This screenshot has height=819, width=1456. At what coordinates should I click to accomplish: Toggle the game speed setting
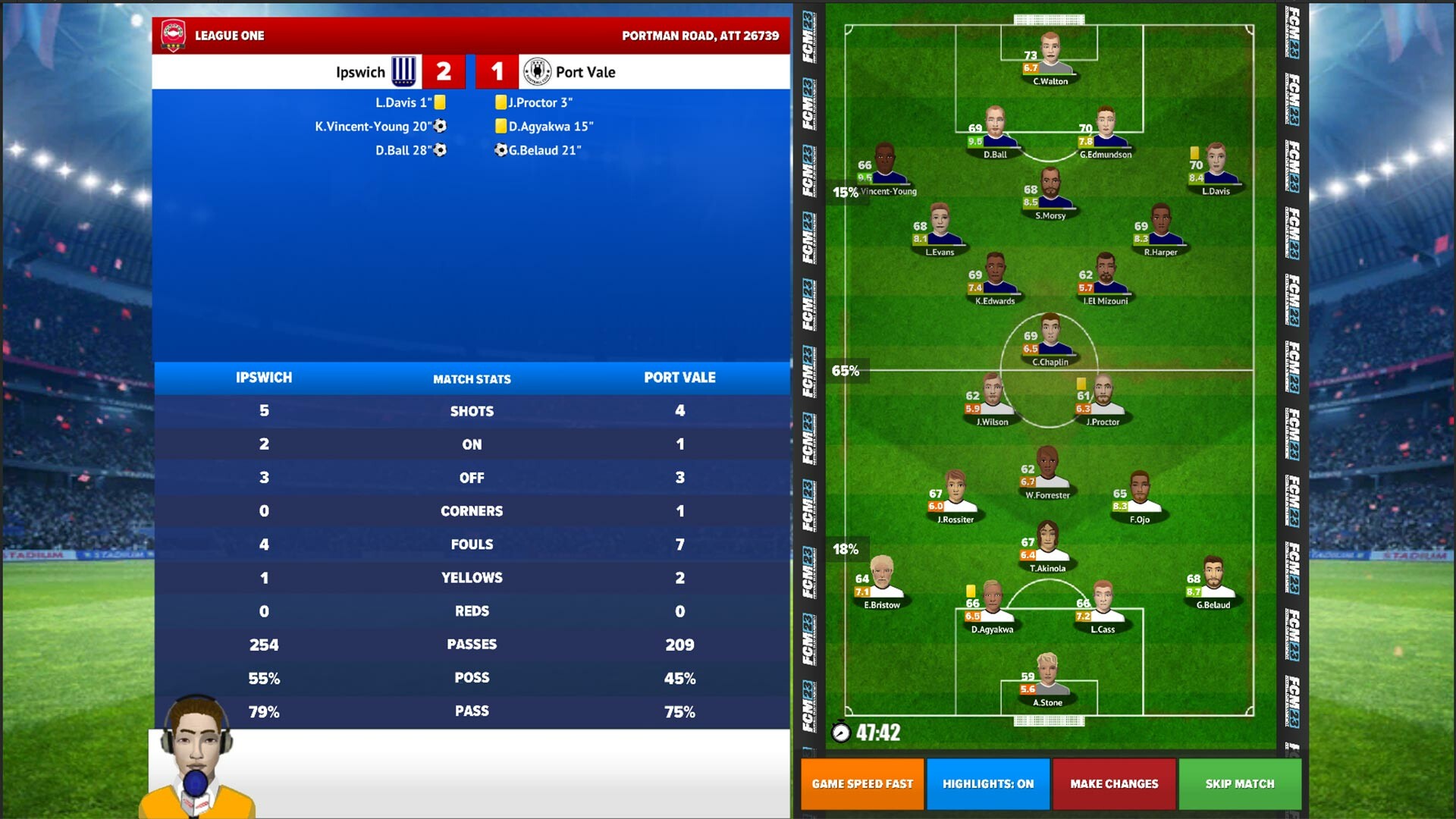pos(861,784)
